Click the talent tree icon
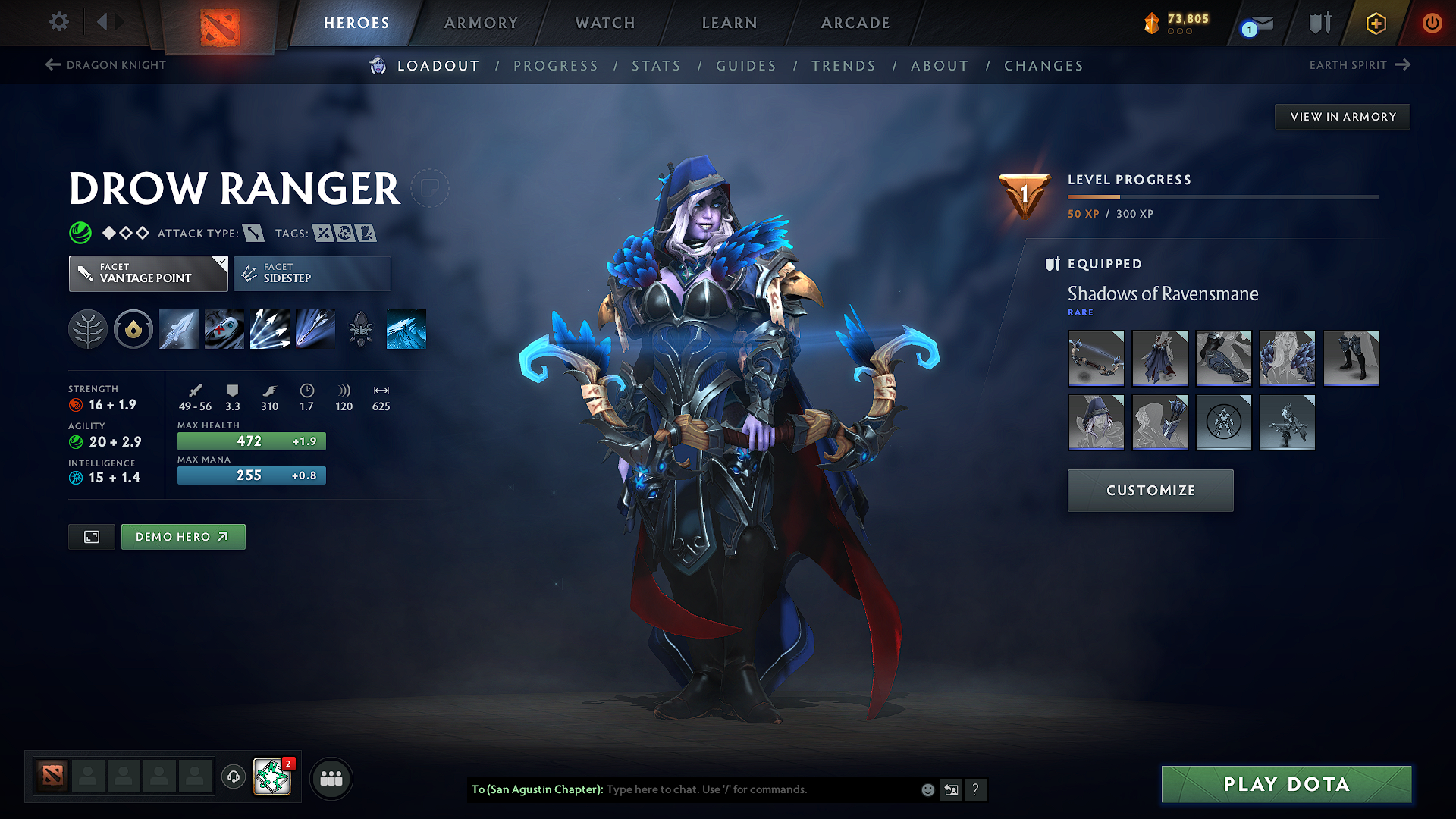 (88, 329)
